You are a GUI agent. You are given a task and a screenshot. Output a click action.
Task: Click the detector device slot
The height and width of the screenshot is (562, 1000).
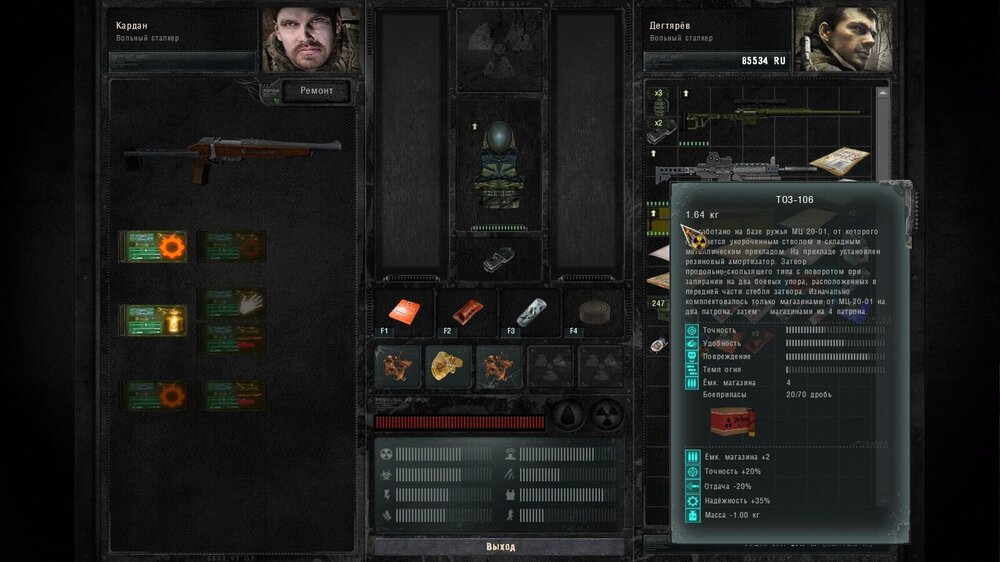point(498,259)
